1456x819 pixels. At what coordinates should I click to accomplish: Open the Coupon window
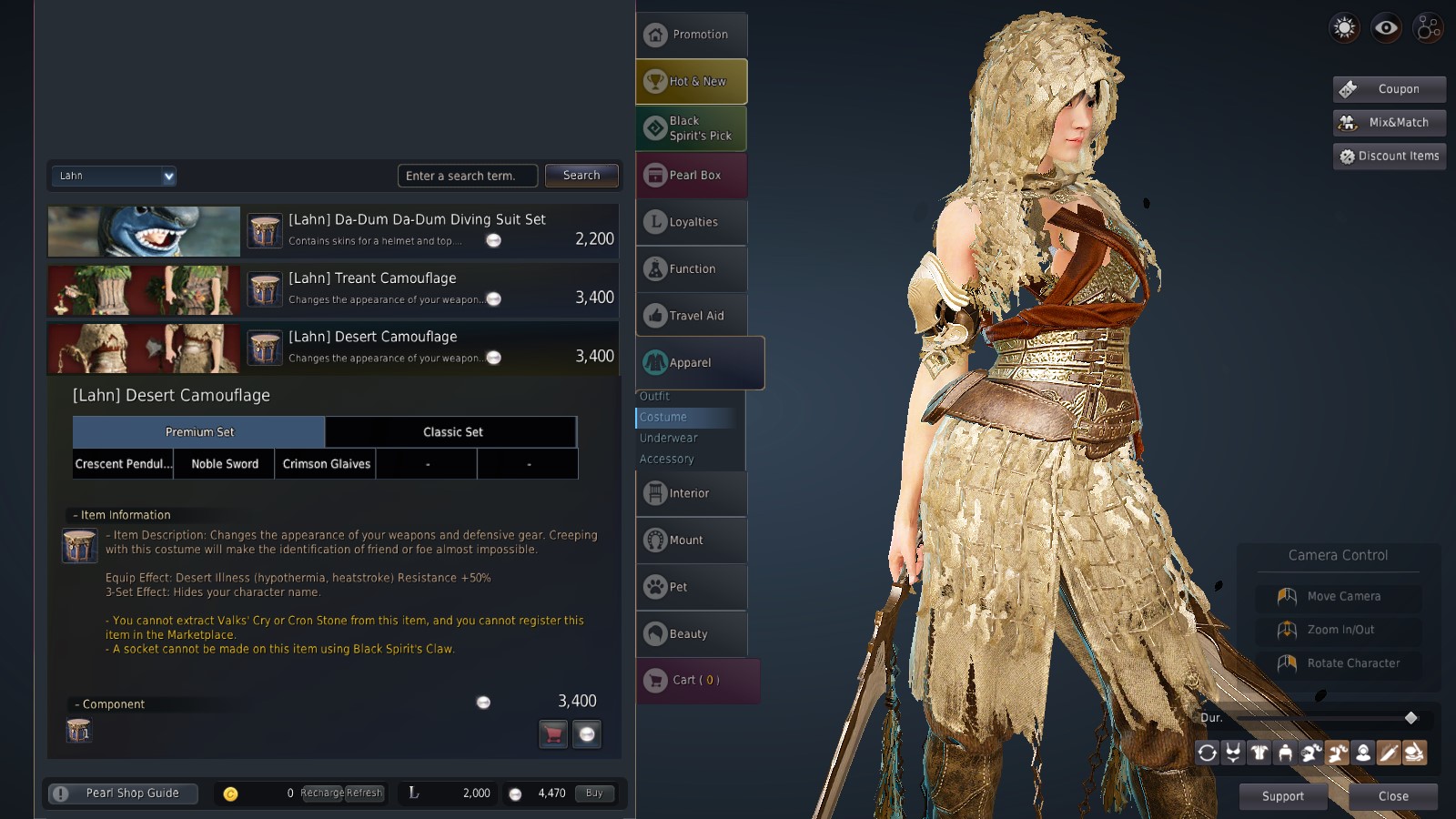[x=1390, y=89]
